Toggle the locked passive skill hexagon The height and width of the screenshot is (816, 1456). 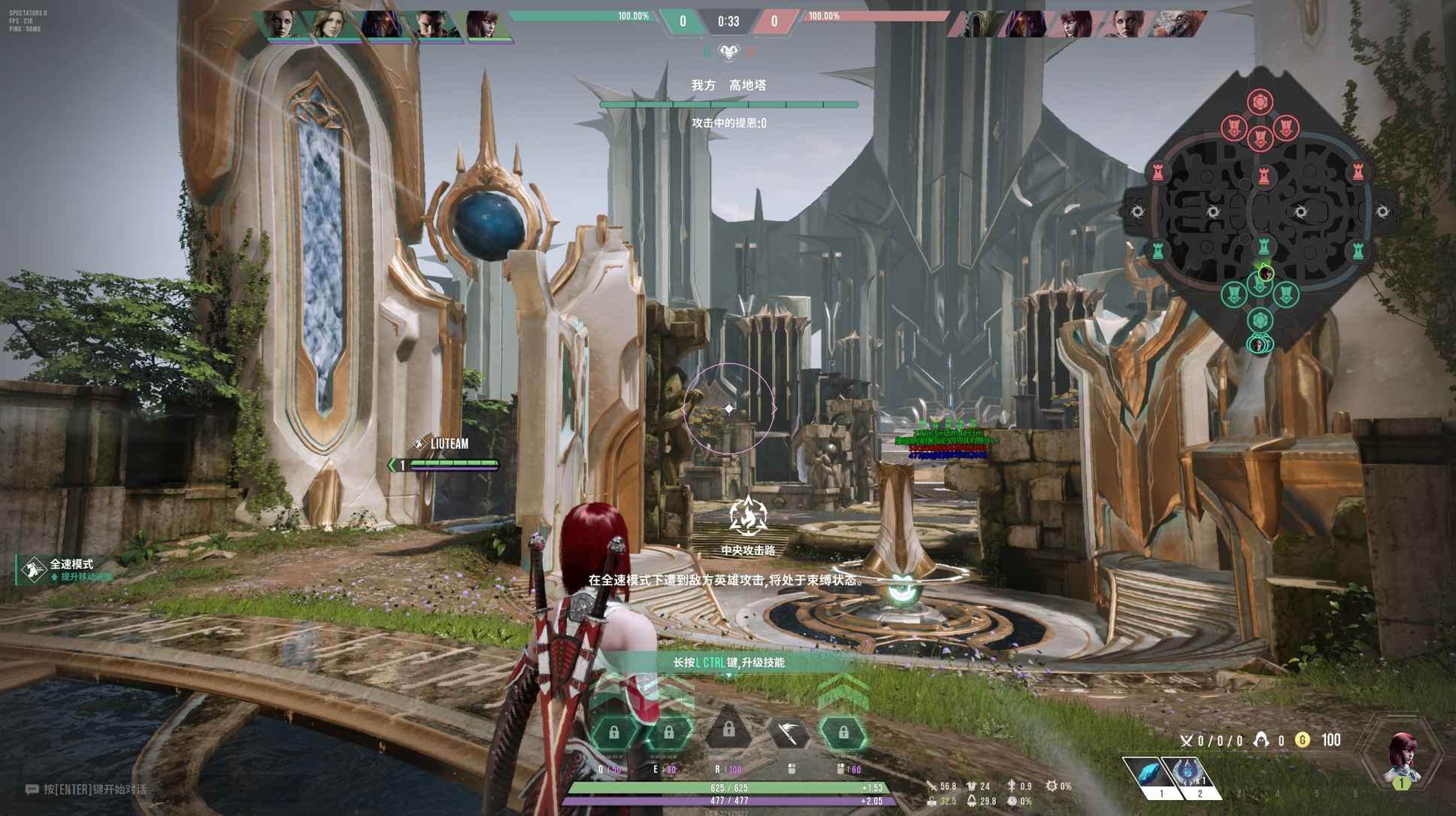click(x=843, y=731)
